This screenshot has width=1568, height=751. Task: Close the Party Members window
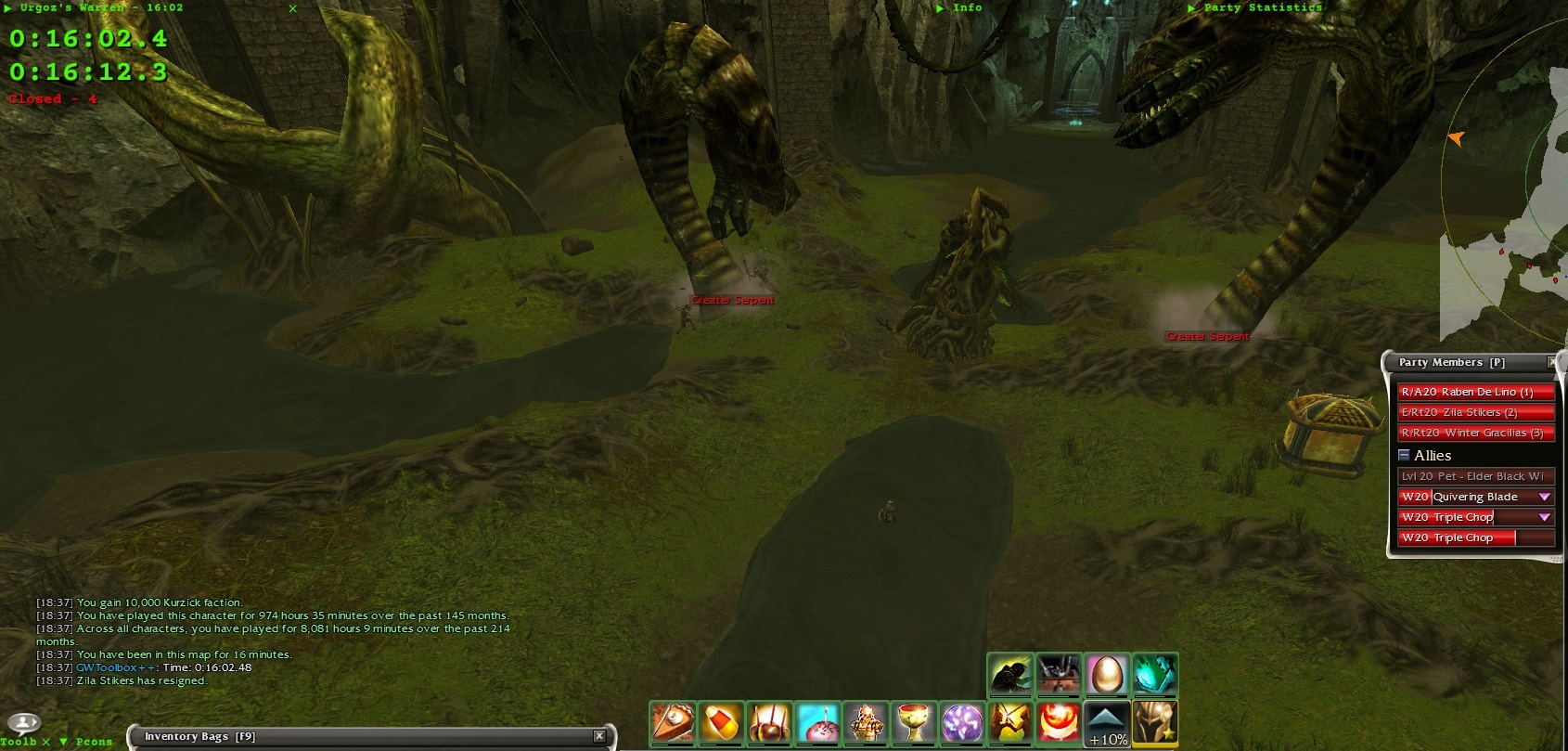pyautogui.click(x=1553, y=362)
